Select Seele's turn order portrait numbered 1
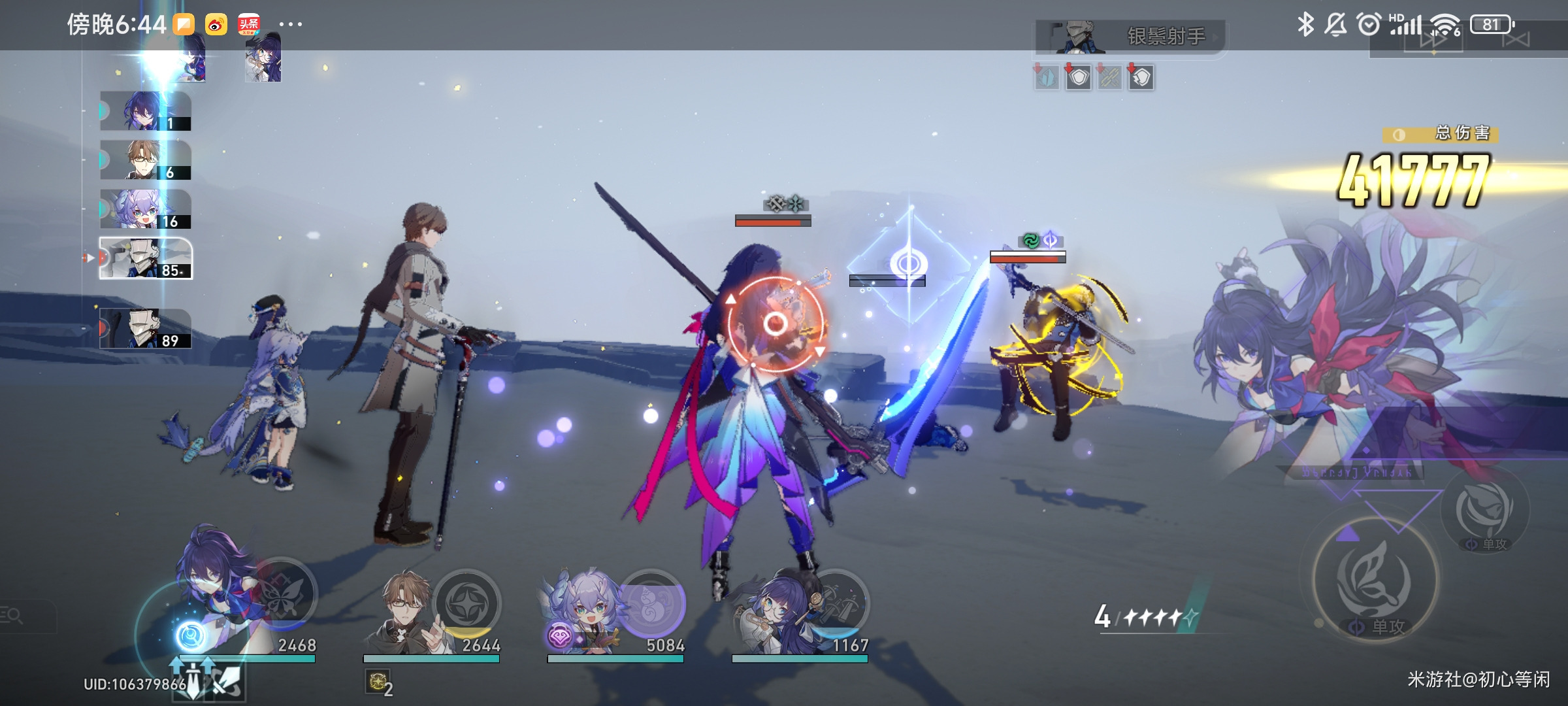The width and height of the screenshot is (1568, 706). pos(145,111)
